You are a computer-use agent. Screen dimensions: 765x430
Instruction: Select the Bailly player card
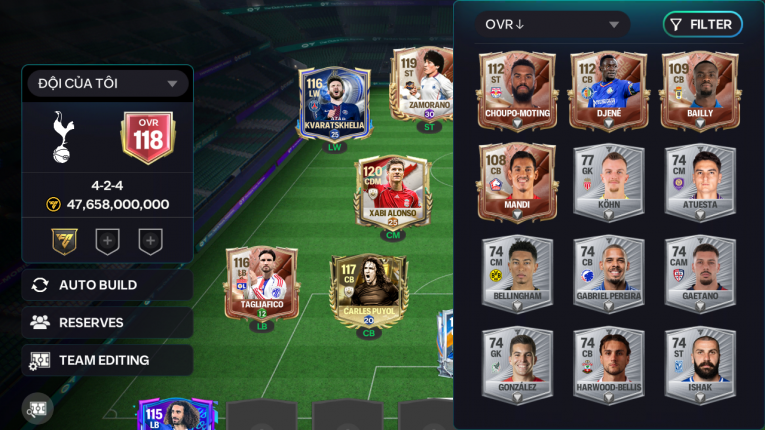700,91
